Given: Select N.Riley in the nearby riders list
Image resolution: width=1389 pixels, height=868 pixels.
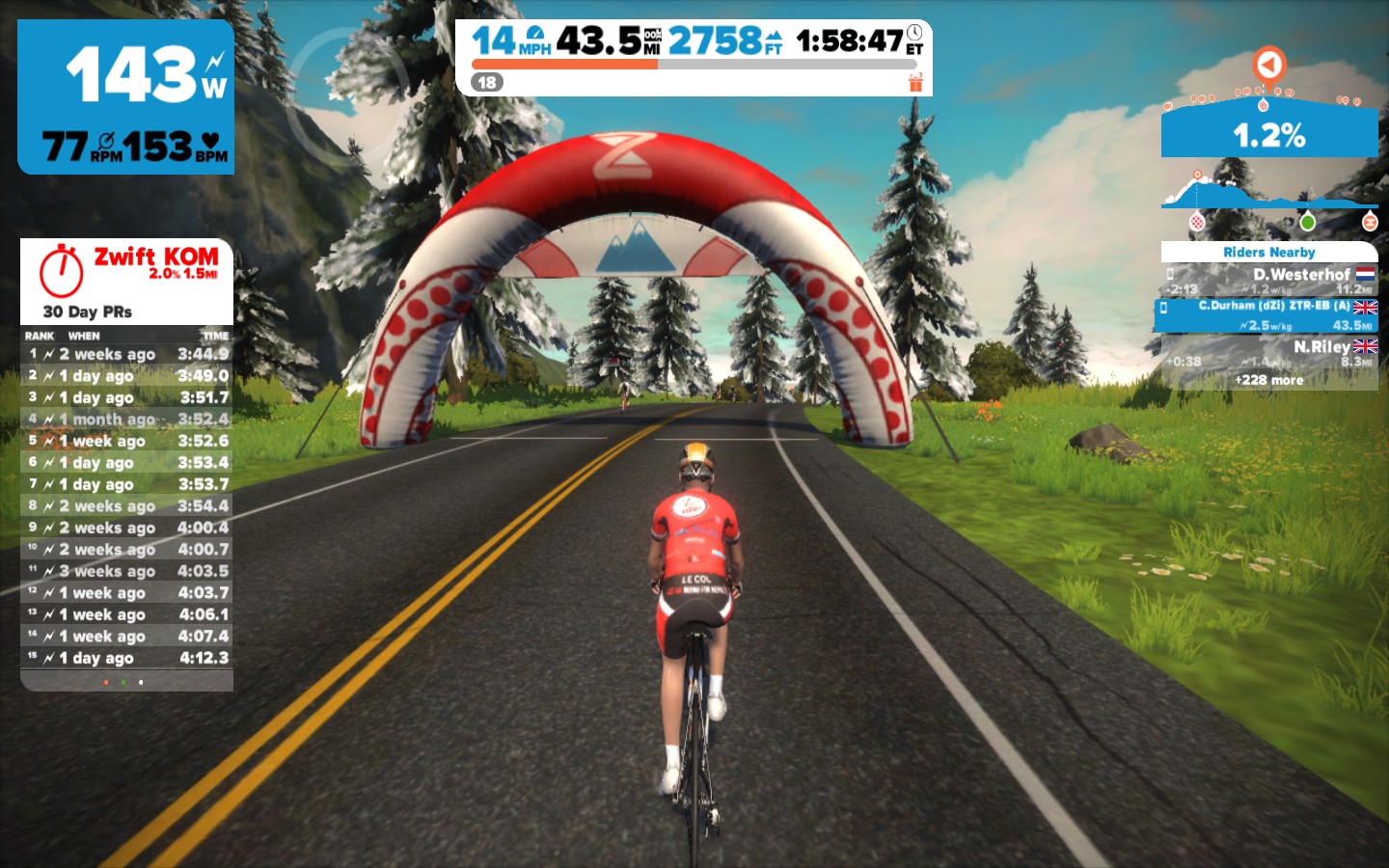Looking at the screenshot, I should point(1269,352).
